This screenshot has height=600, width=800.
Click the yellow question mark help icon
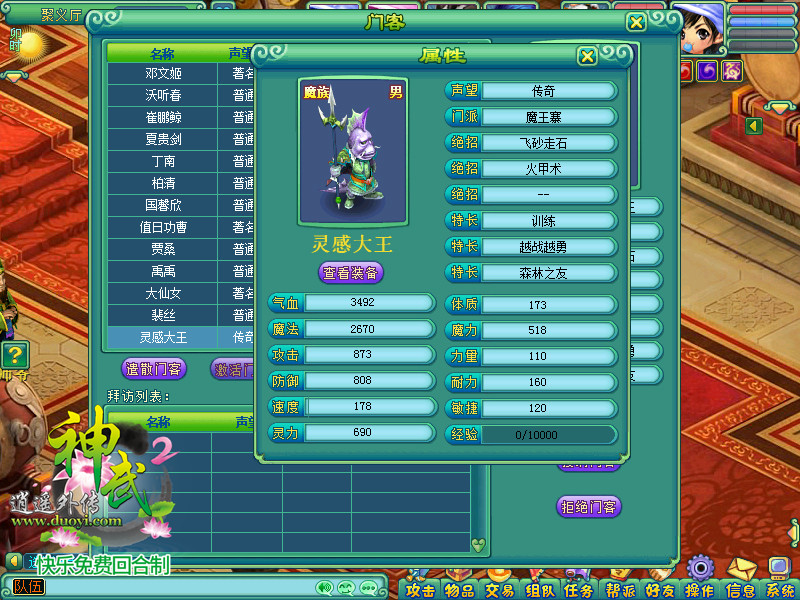point(14,354)
